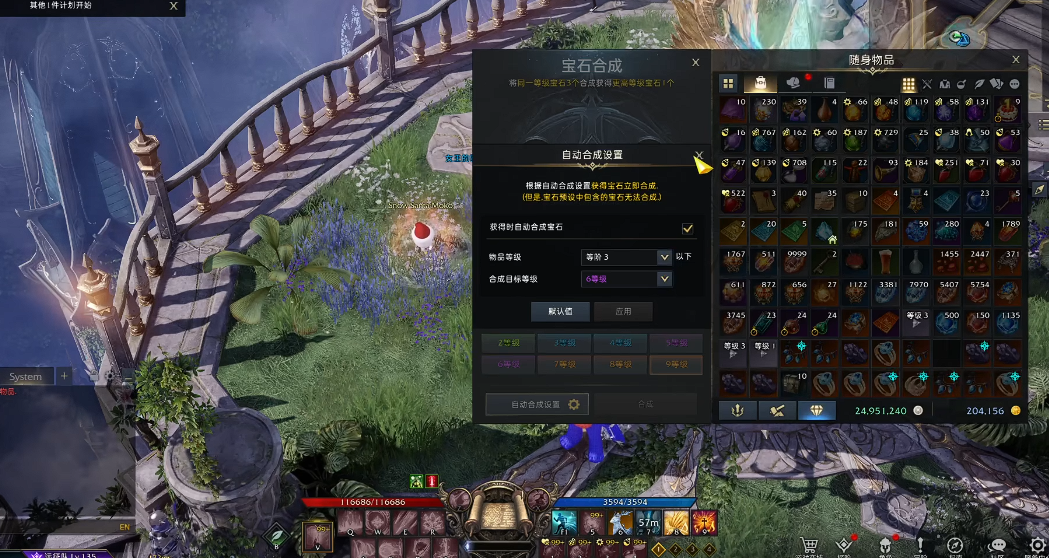
Task: Open the inventory overflow options menu
Action: pyautogui.click(x=1015, y=84)
